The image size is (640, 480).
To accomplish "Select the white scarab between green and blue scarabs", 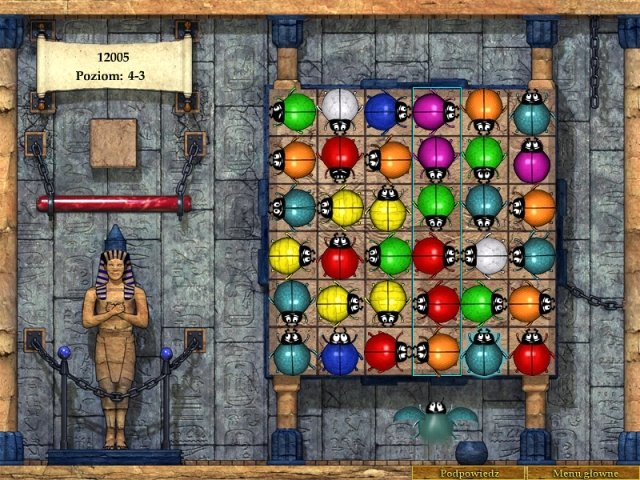I will [x=340, y=109].
